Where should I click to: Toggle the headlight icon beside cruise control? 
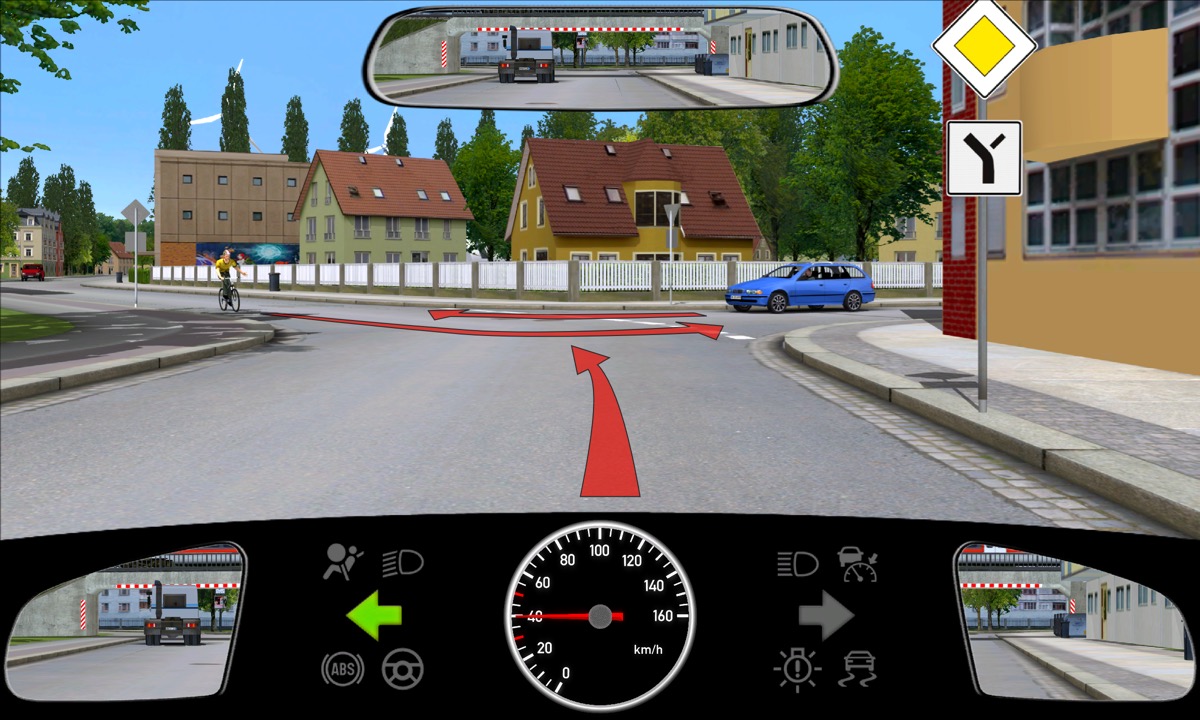pos(797,563)
